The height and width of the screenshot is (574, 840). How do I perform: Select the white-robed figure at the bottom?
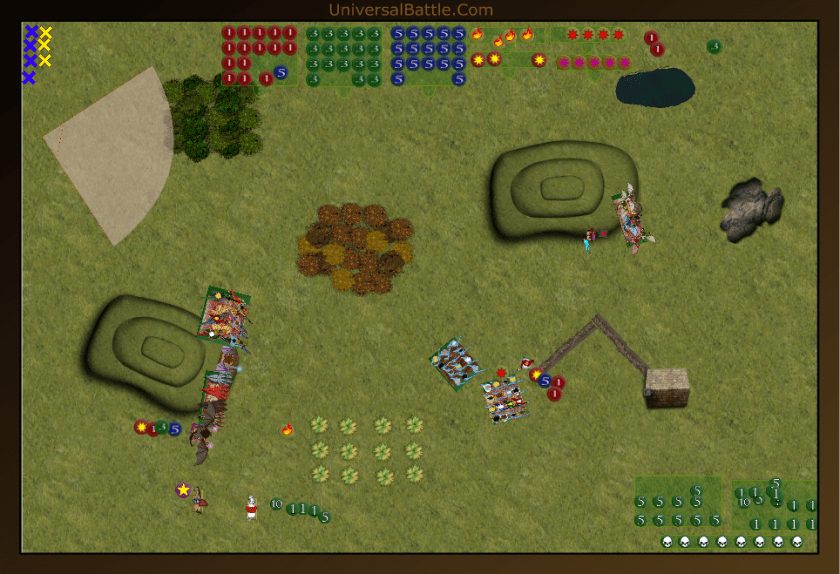coord(251,507)
